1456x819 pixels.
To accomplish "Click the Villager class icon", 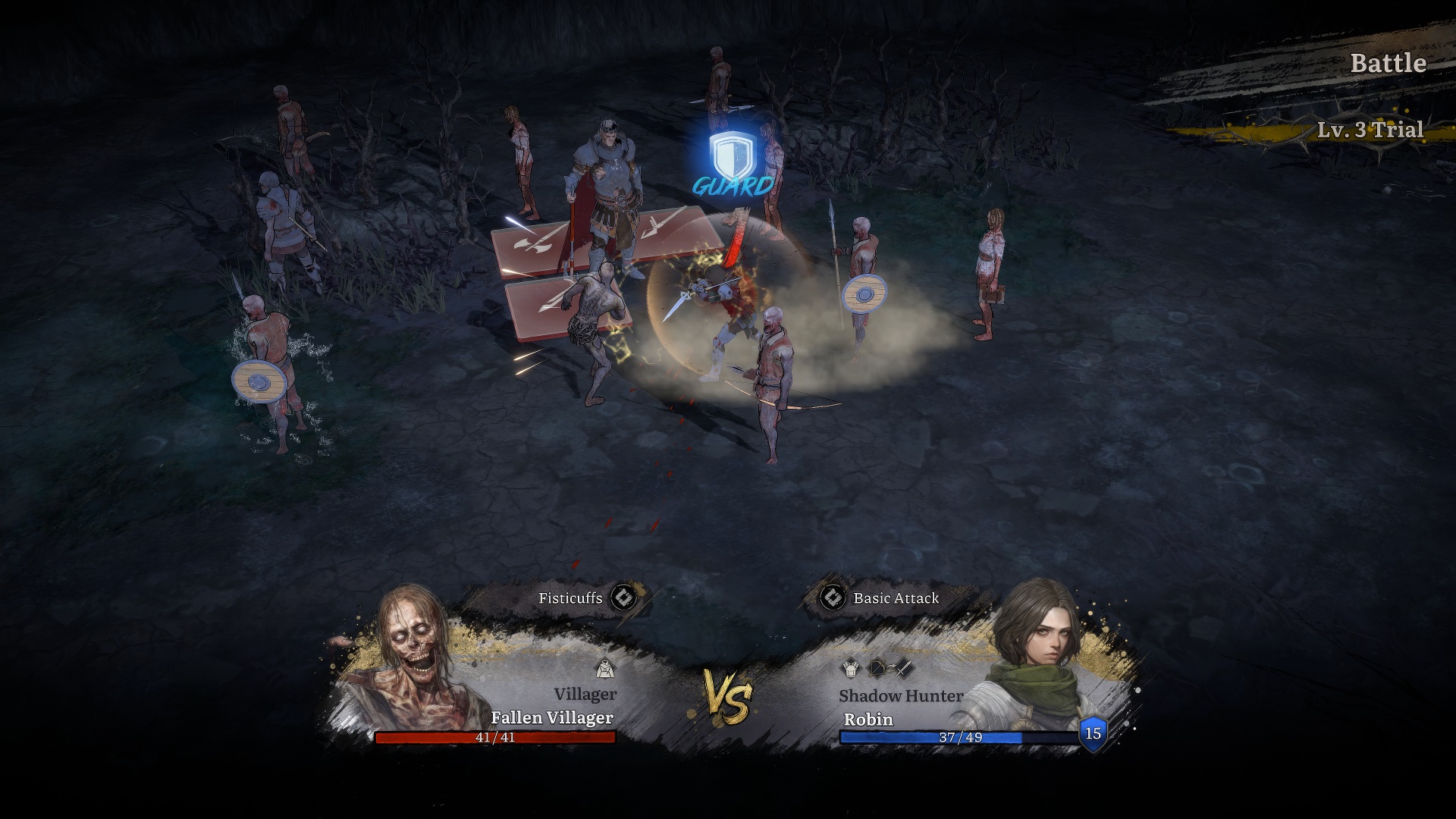I will click(604, 669).
